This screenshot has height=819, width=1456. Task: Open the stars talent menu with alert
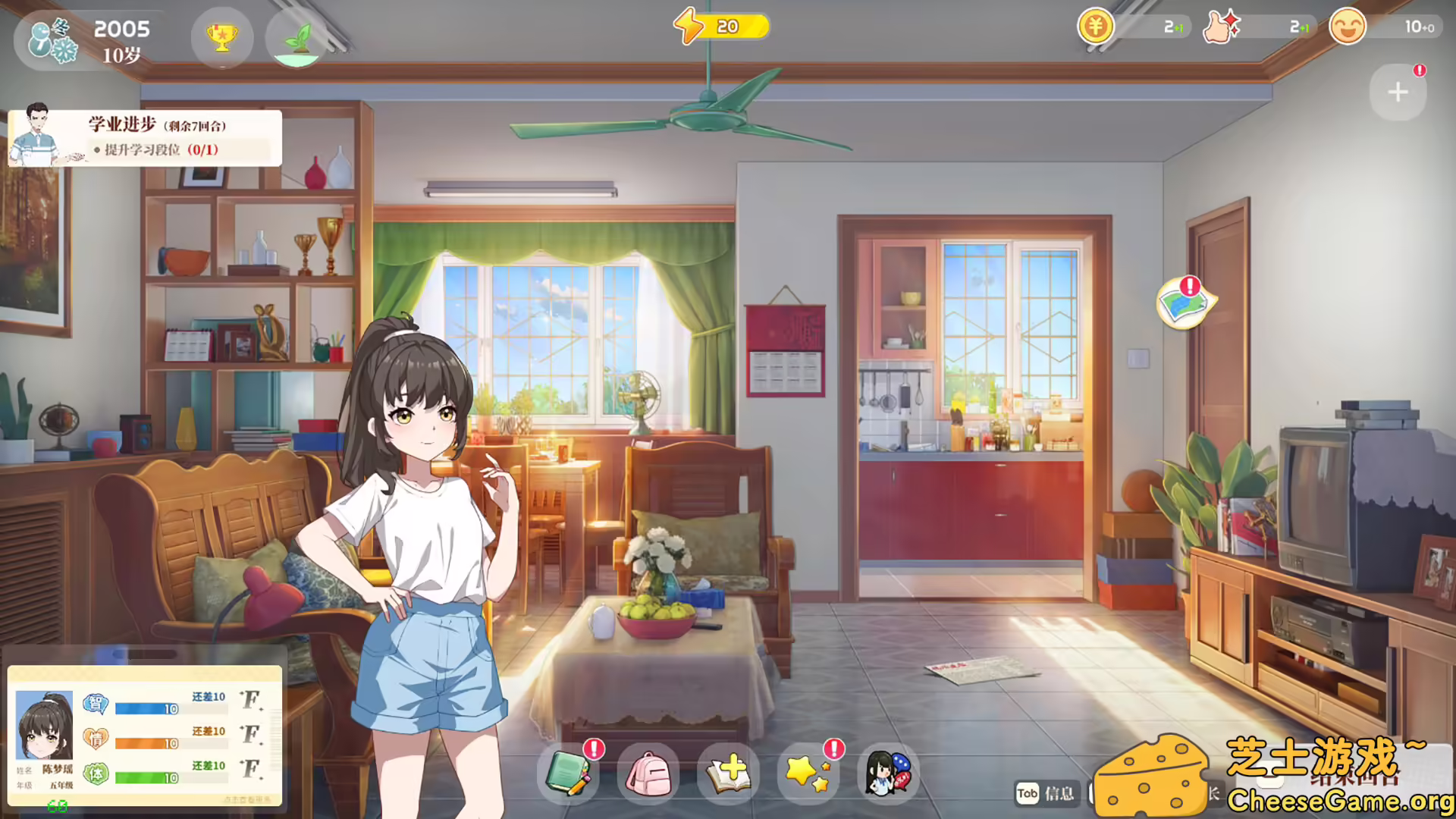pyautogui.click(x=808, y=774)
